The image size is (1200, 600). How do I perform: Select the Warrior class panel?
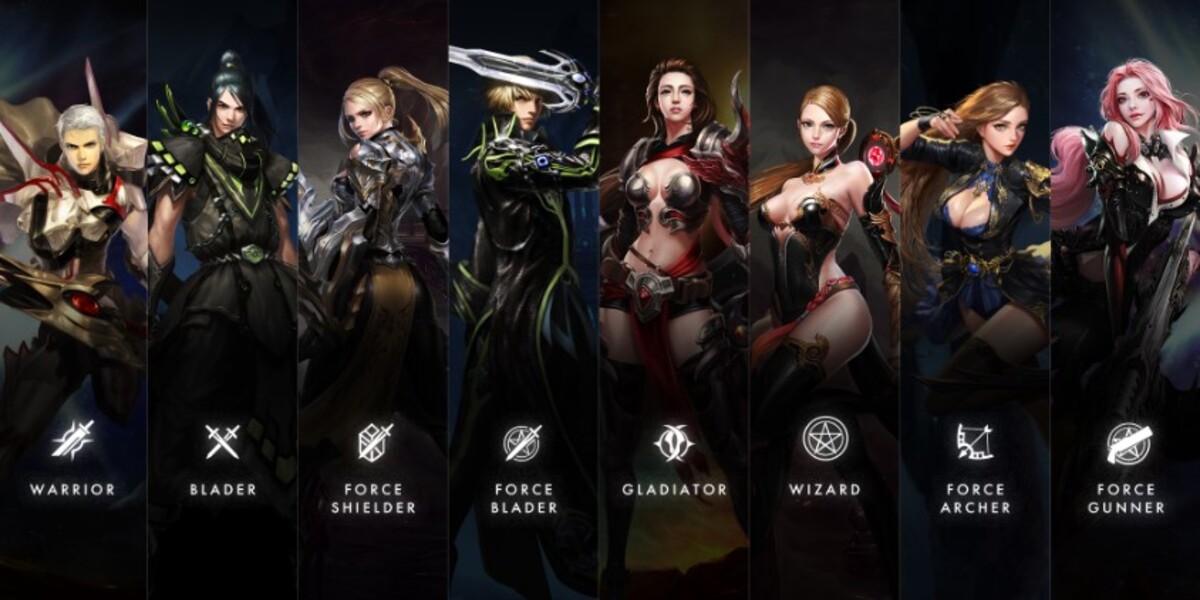tap(73, 300)
